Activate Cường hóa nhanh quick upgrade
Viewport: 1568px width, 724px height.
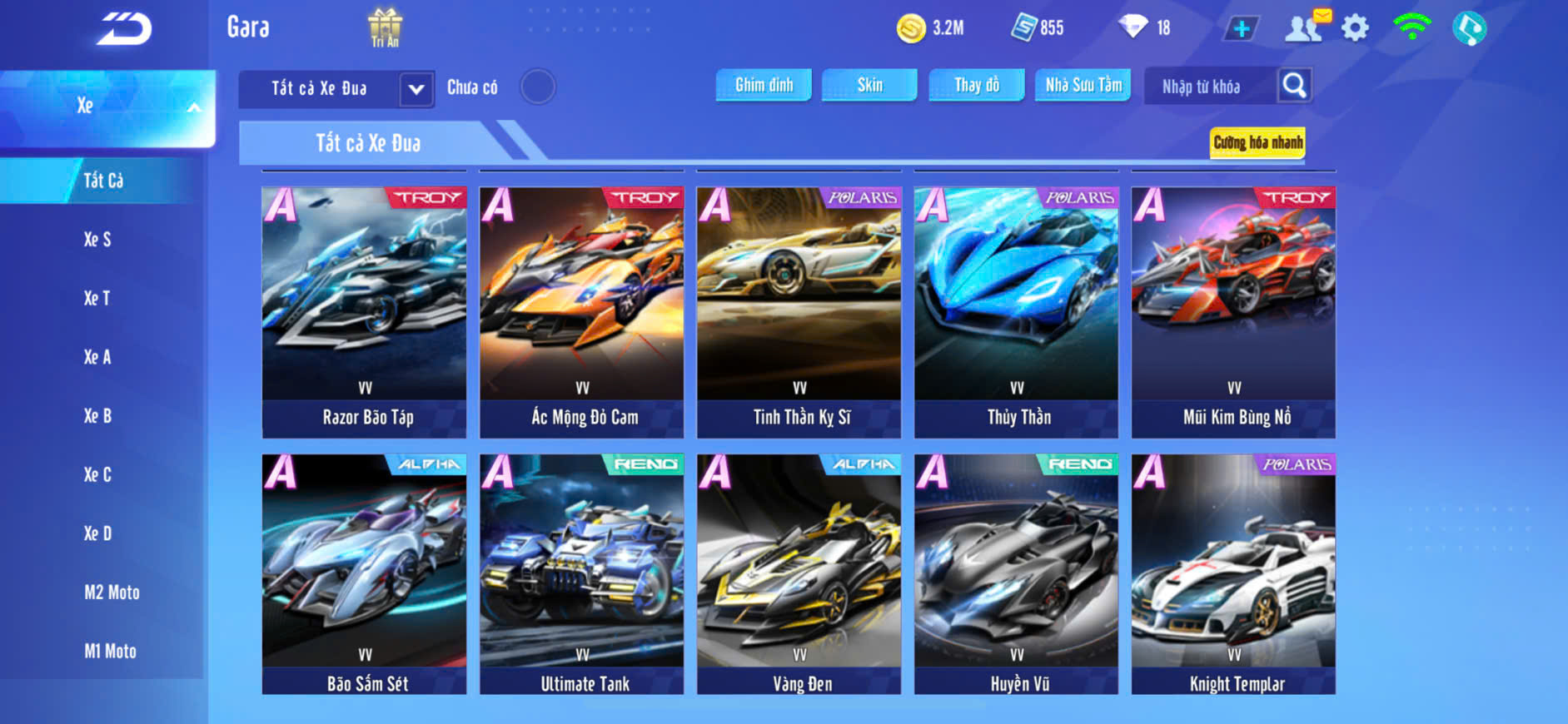pyautogui.click(x=1257, y=143)
